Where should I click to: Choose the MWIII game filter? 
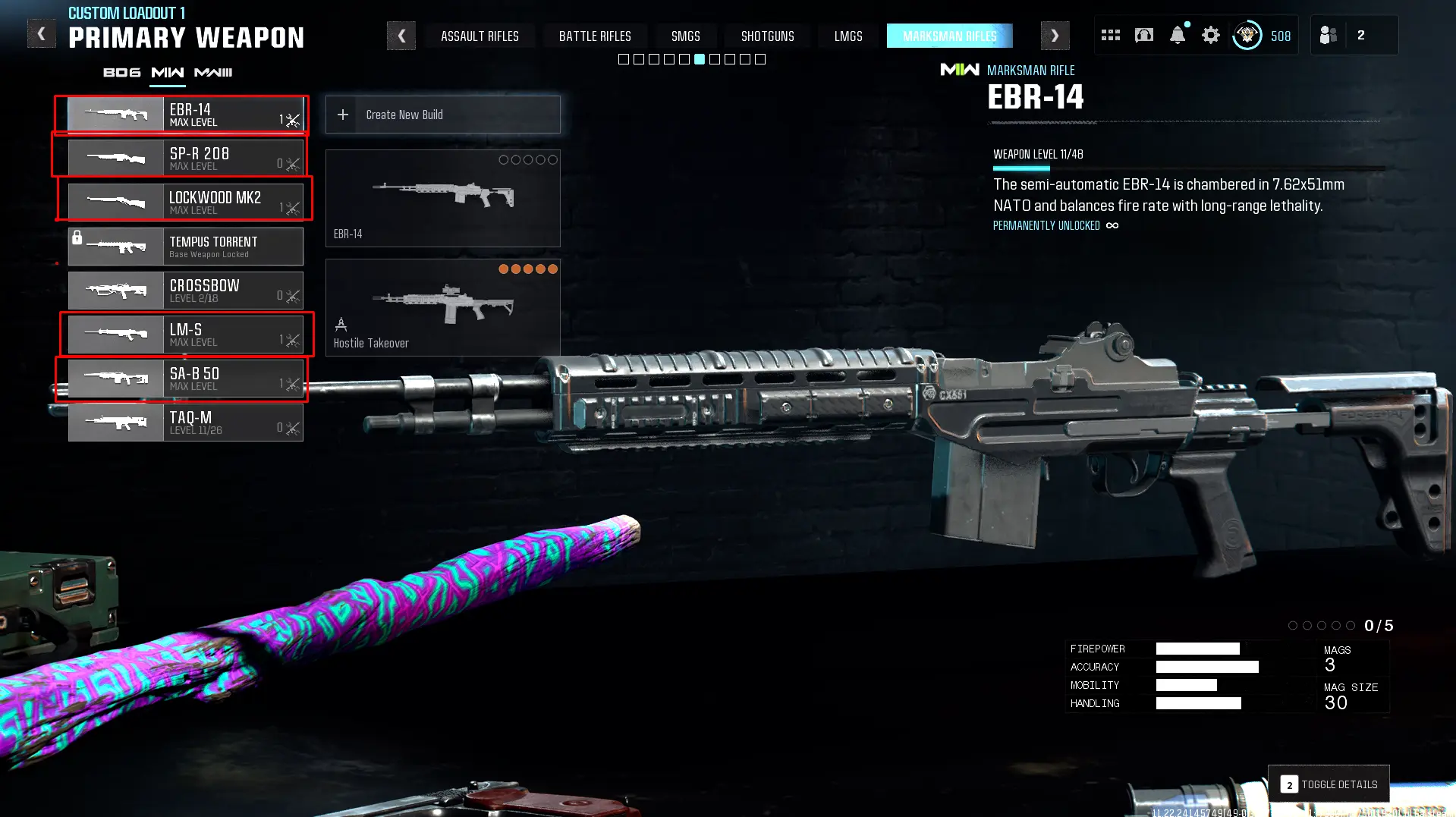click(213, 73)
